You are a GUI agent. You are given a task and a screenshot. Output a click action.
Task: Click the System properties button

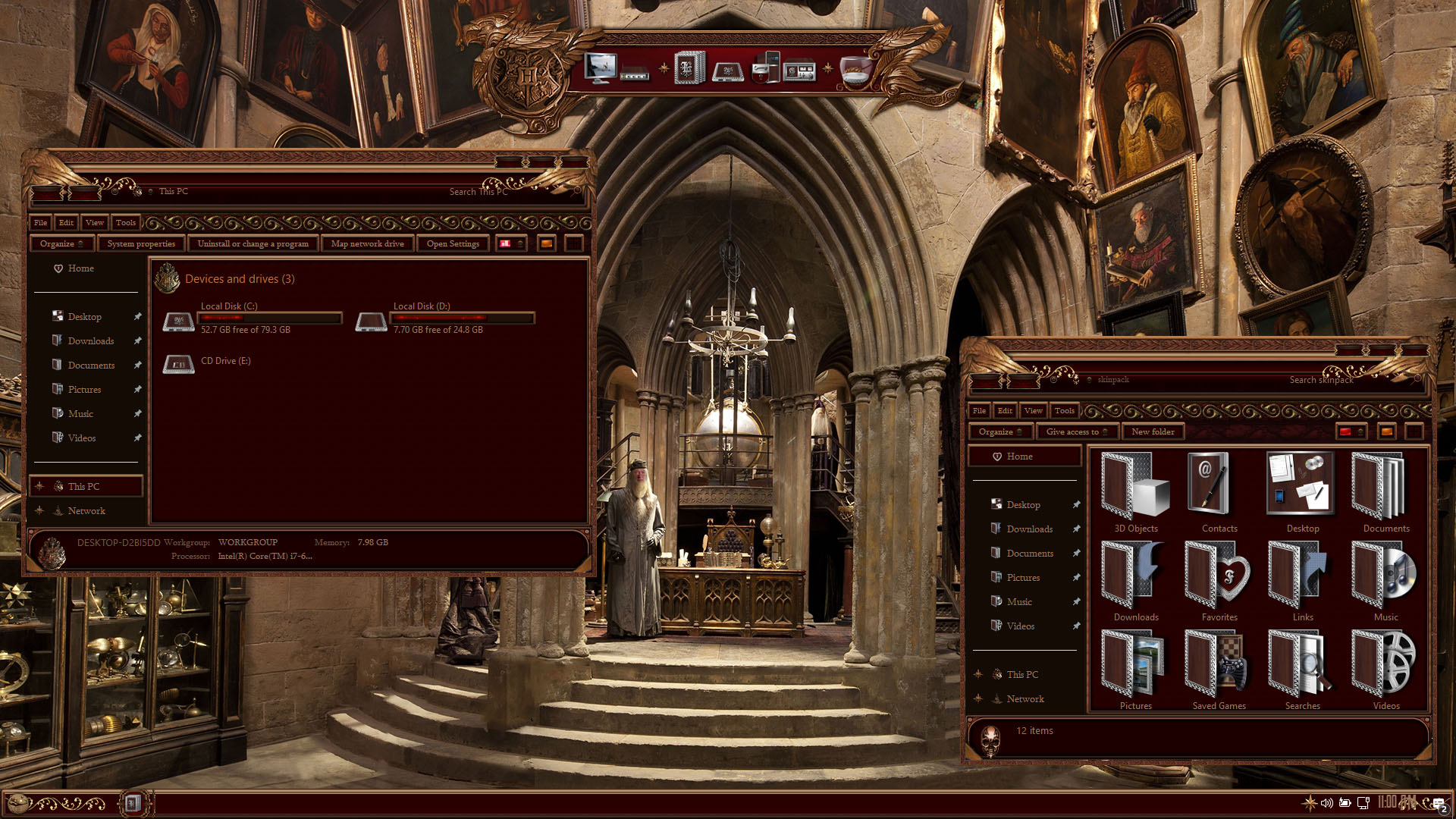point(141,243)
